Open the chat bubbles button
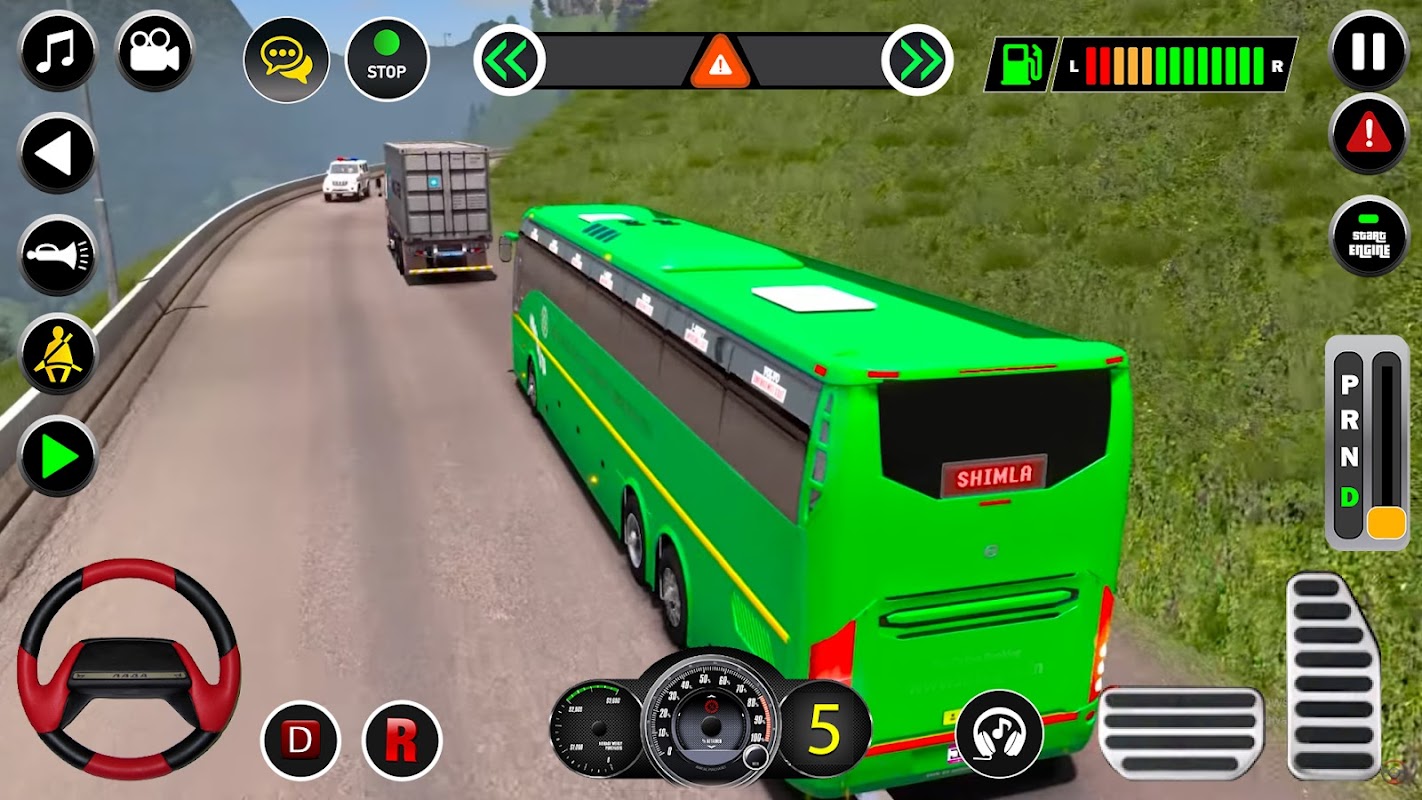The height and width of the screenshot is (800, 1422). [286, 60]
